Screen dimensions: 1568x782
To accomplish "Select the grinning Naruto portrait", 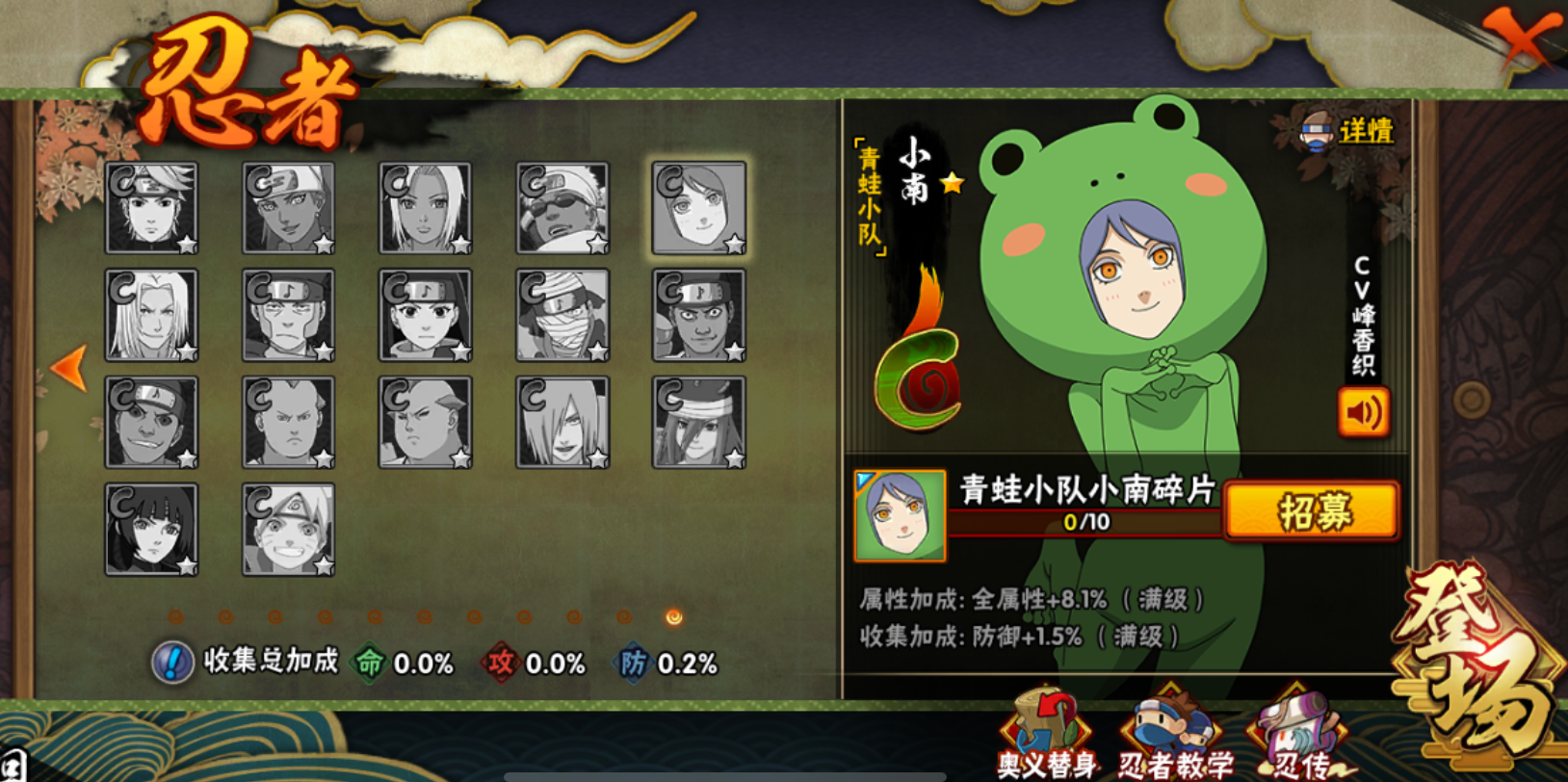I will coord(288,530).
